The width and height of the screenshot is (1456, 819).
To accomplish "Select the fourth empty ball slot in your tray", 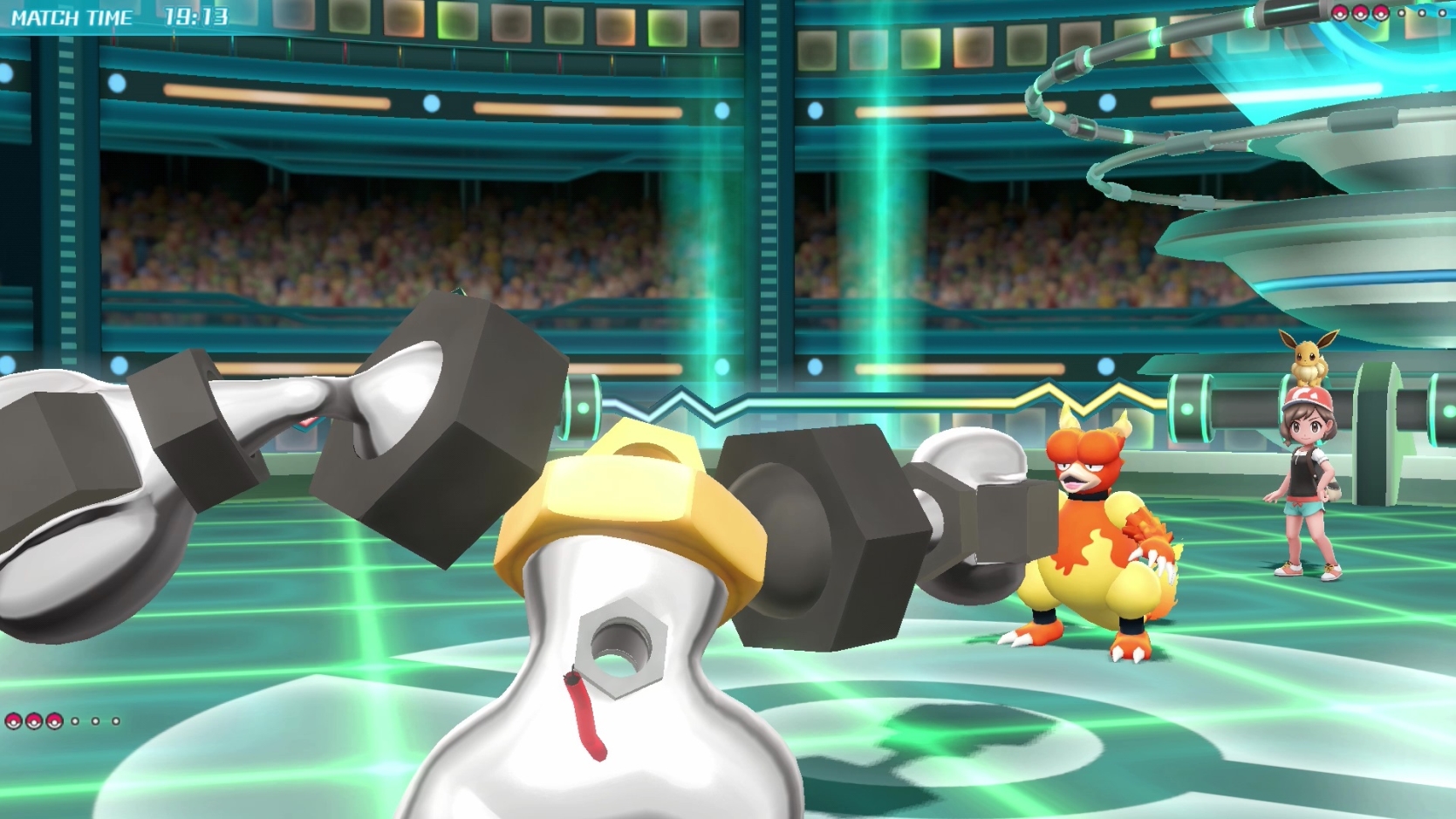I will coord(75,721).
